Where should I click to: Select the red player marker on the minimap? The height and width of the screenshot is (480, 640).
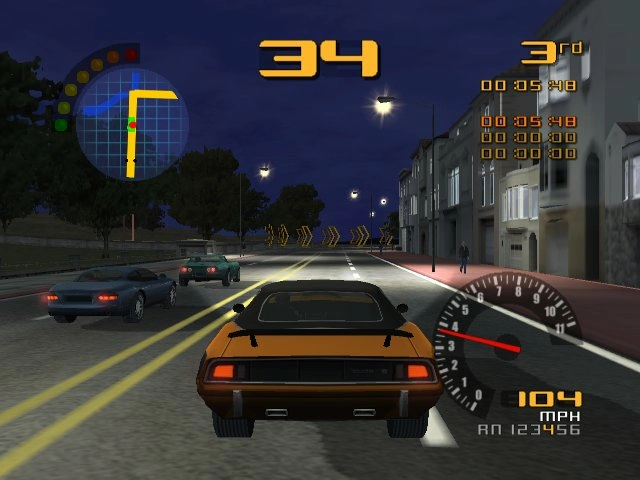point(130,124)
